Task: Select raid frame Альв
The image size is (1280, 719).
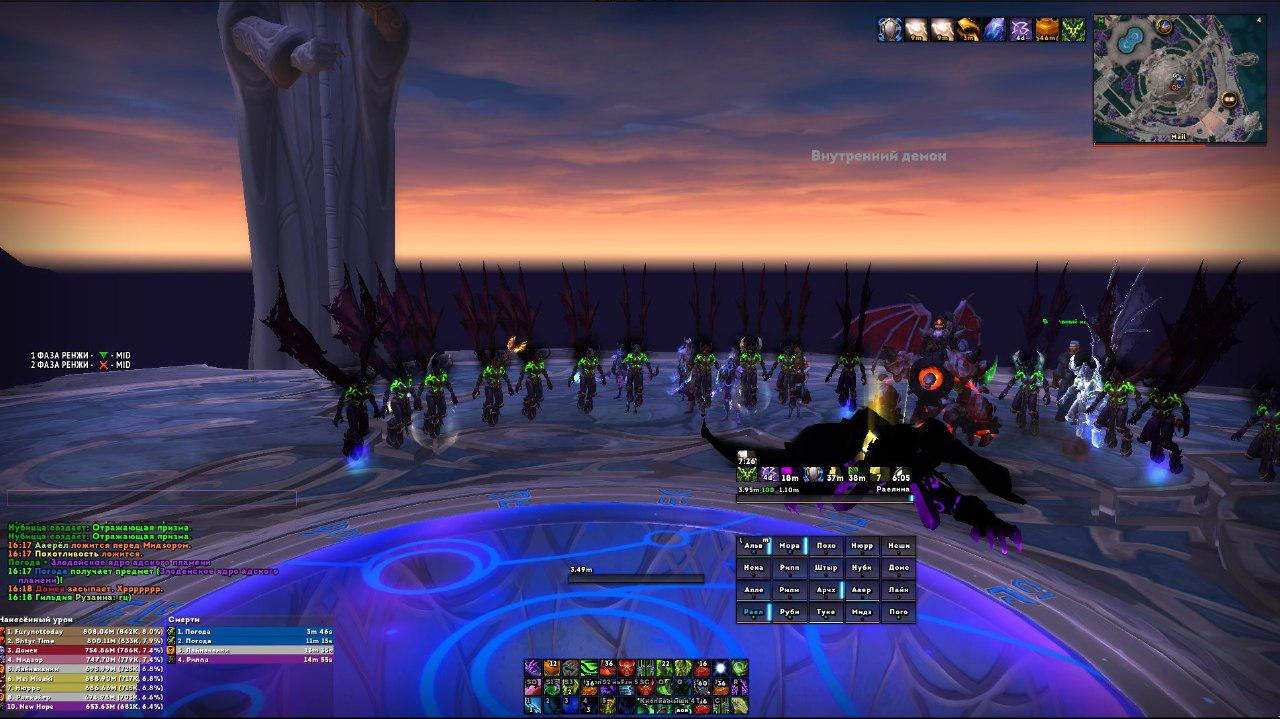Action: (754, 546)
